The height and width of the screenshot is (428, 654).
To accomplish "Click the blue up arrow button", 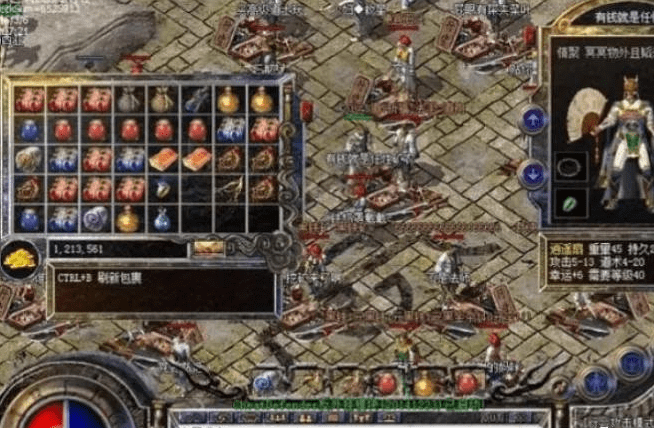I will (x=533, y=120).
